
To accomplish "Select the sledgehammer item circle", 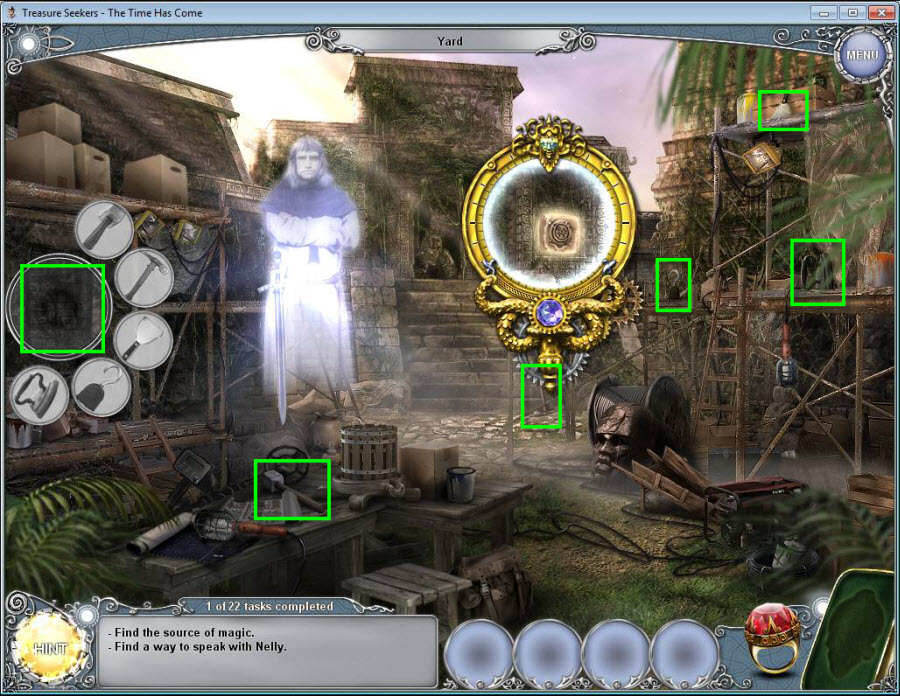I will pos(104,229).
